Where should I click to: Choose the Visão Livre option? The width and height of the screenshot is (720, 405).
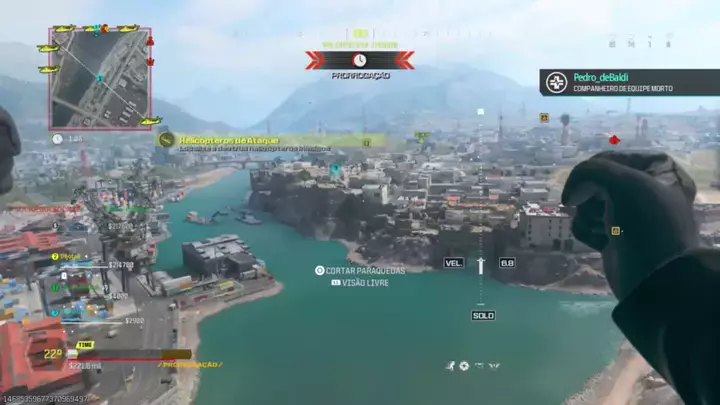coord(364,283)
